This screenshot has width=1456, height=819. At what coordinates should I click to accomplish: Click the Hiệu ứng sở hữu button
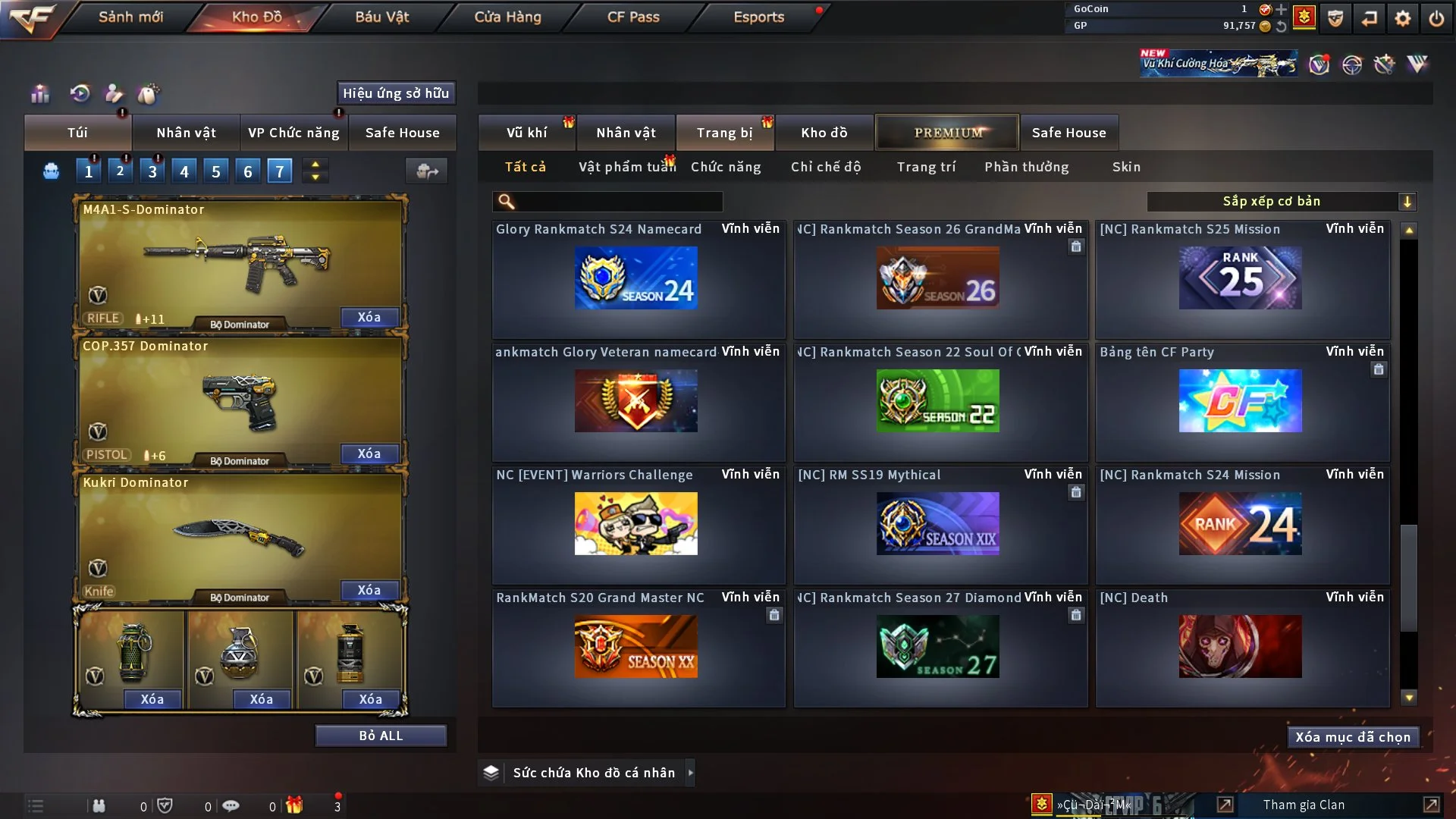396,93
